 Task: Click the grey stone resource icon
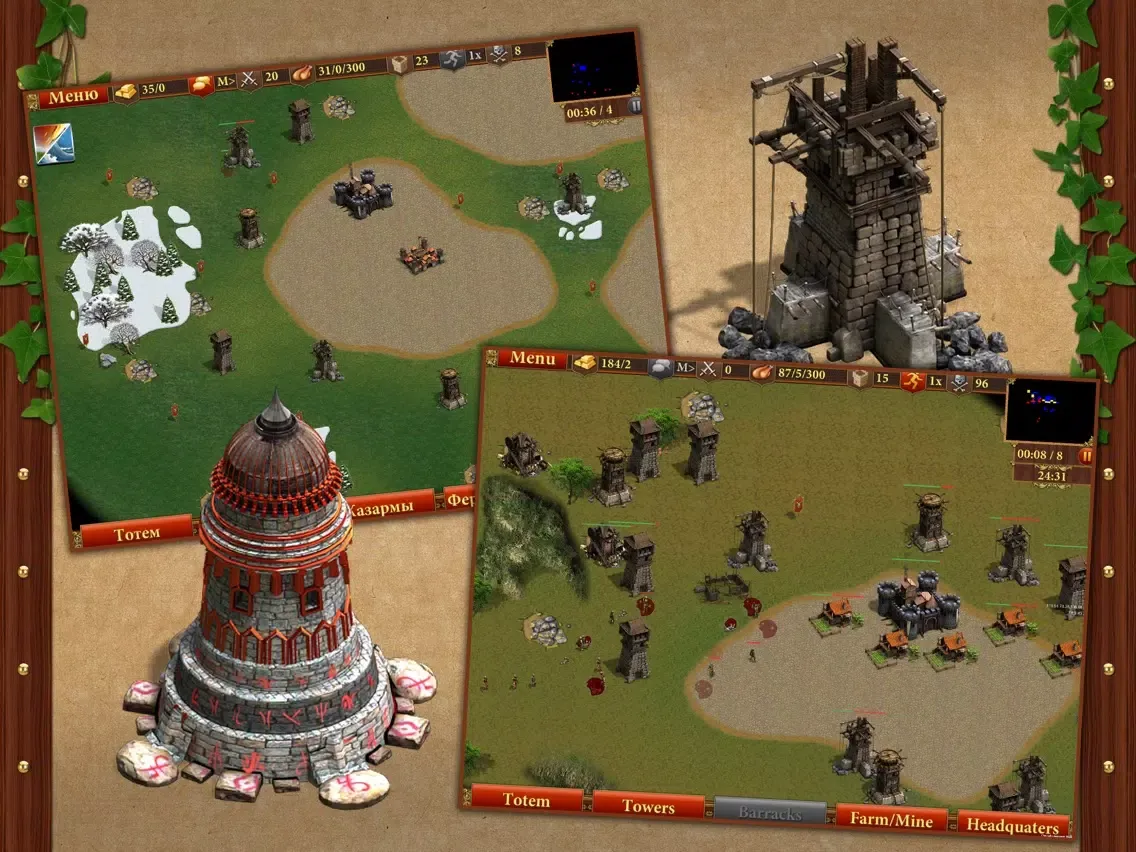(x=660, y=367)
